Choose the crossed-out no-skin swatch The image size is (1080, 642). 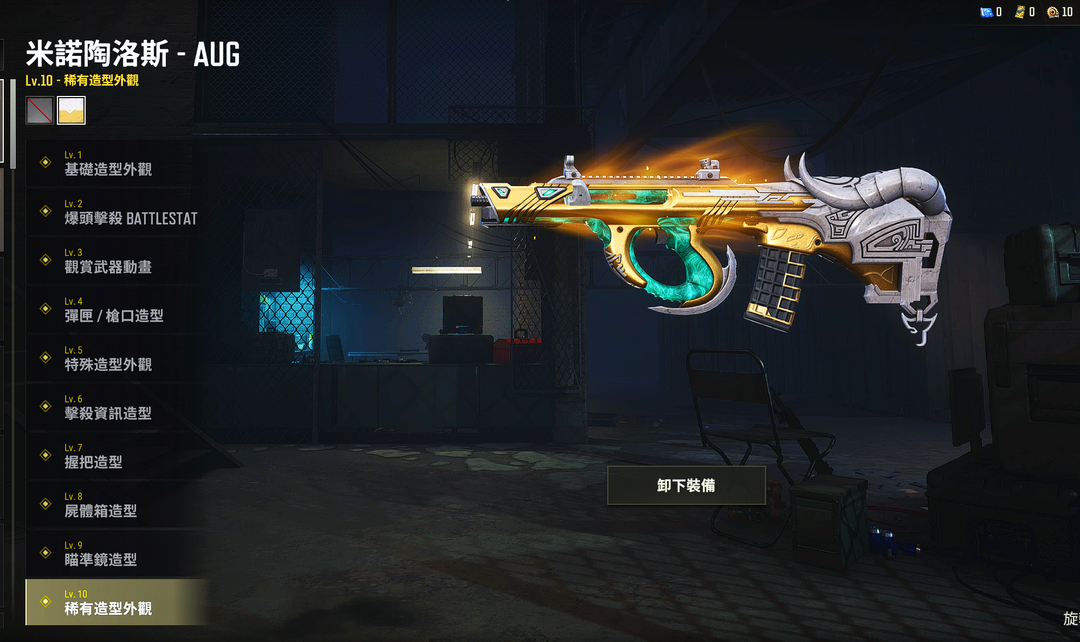tap(40, 110)
